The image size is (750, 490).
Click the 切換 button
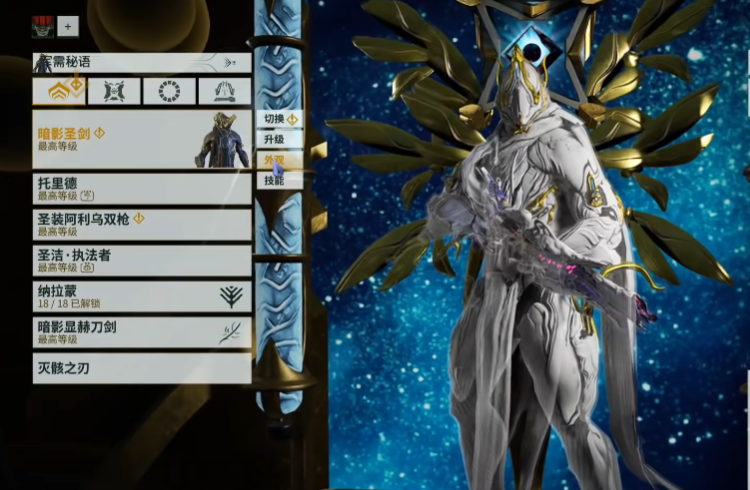(x=279, y=119)
